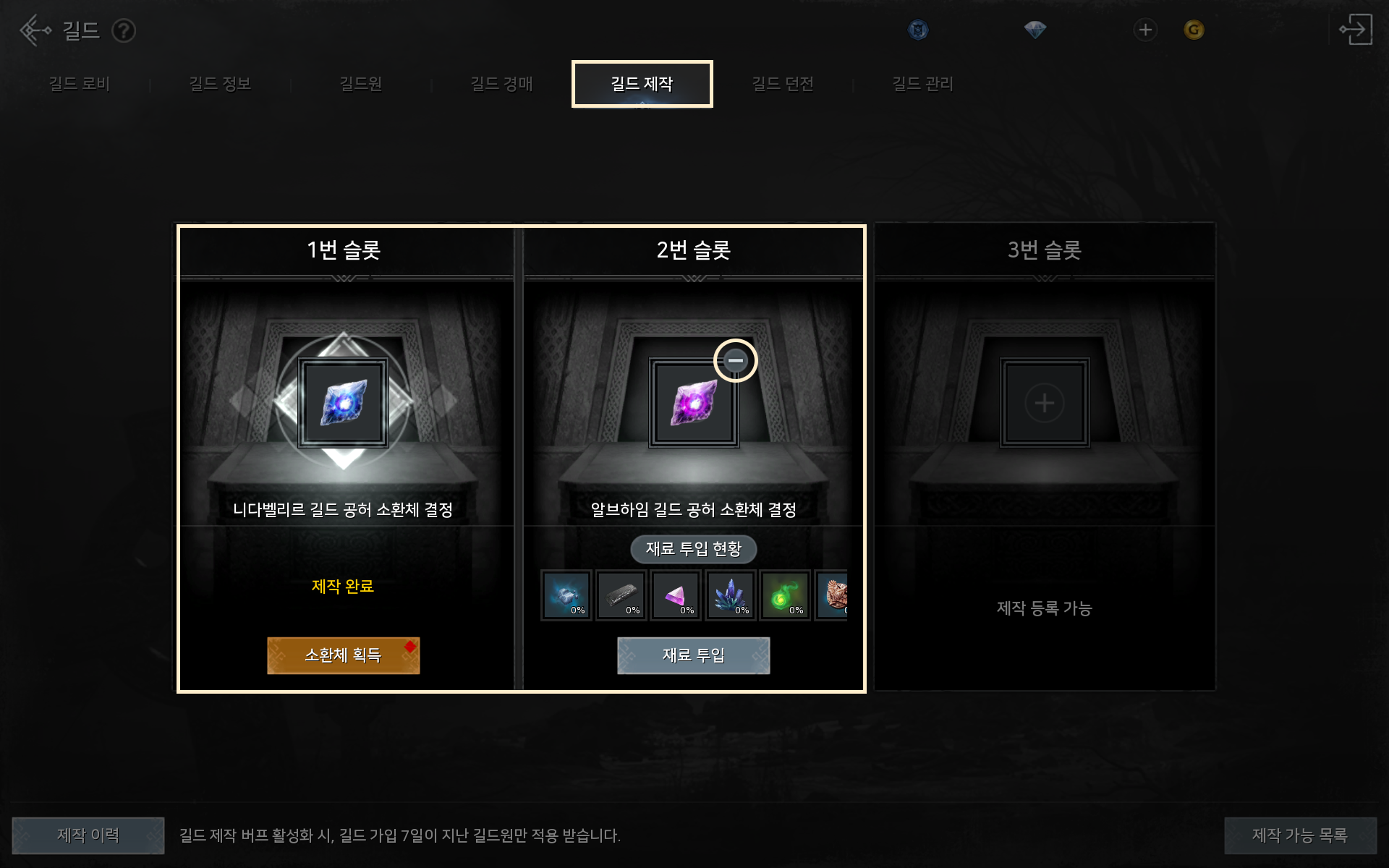Click the 재료 투입 button
Viewport: 1389px width, 868px height.
tap(693, 655)
